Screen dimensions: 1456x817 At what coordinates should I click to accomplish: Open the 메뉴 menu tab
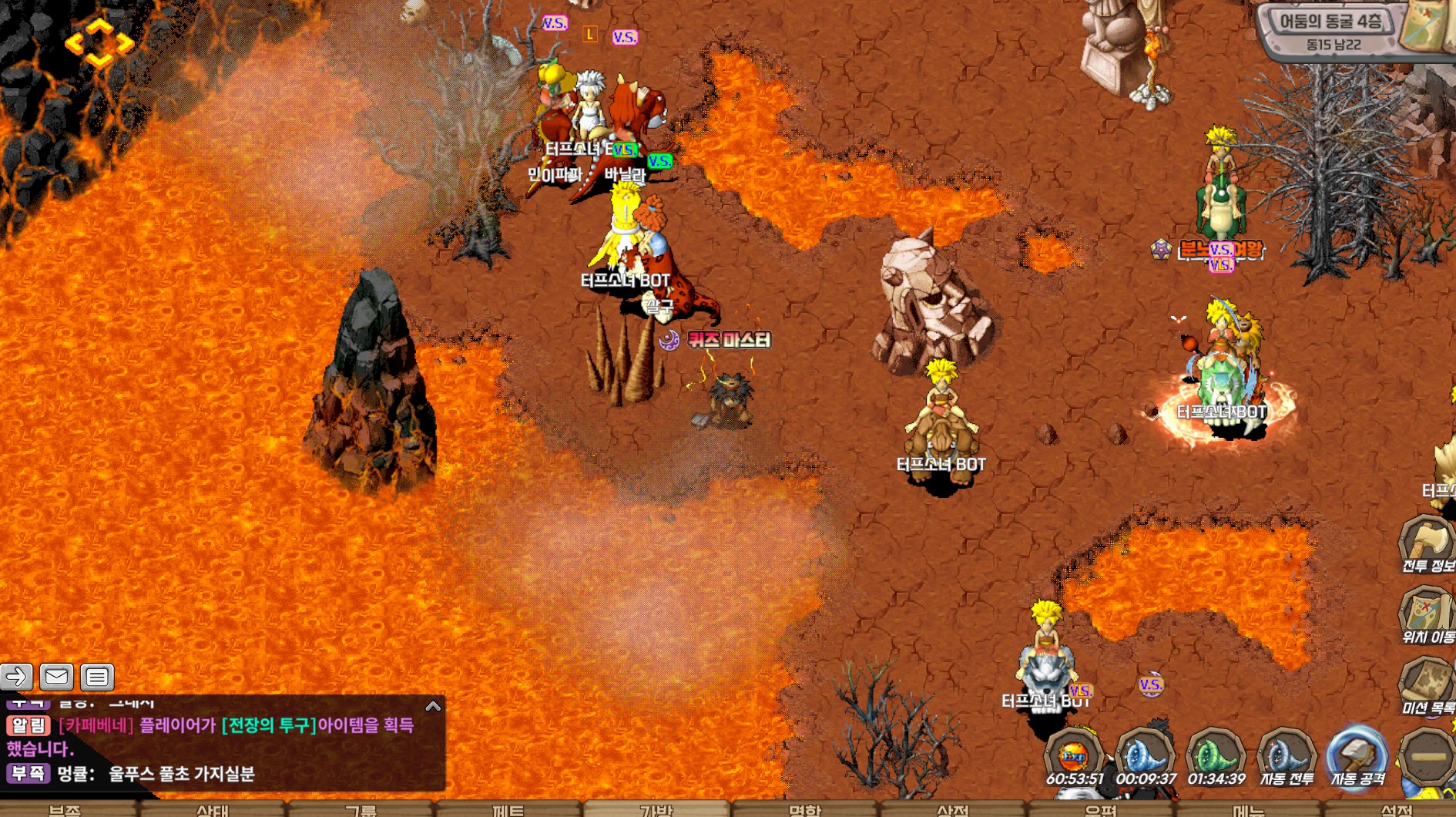[1248, 810]
